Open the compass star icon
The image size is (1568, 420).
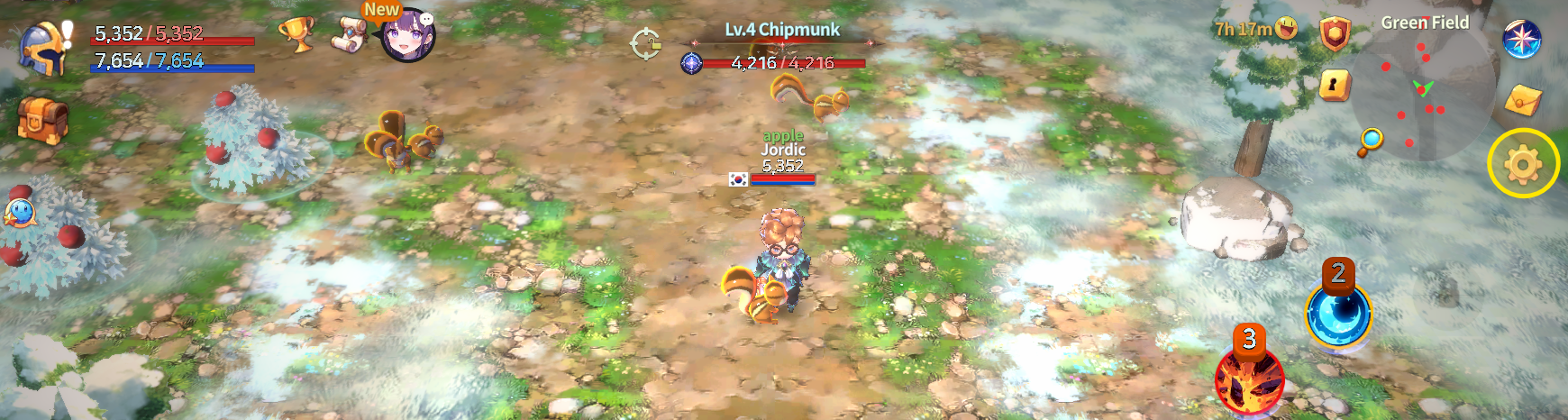[x=1521, y=38]
